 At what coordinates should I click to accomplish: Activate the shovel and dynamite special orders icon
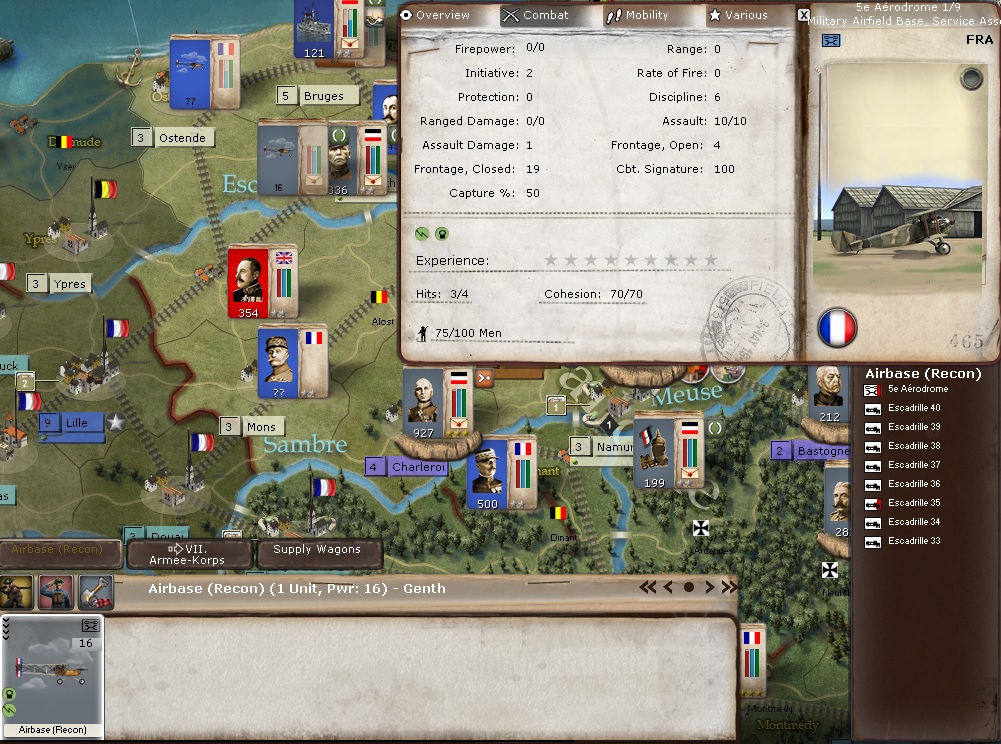[x=95, y=592]
